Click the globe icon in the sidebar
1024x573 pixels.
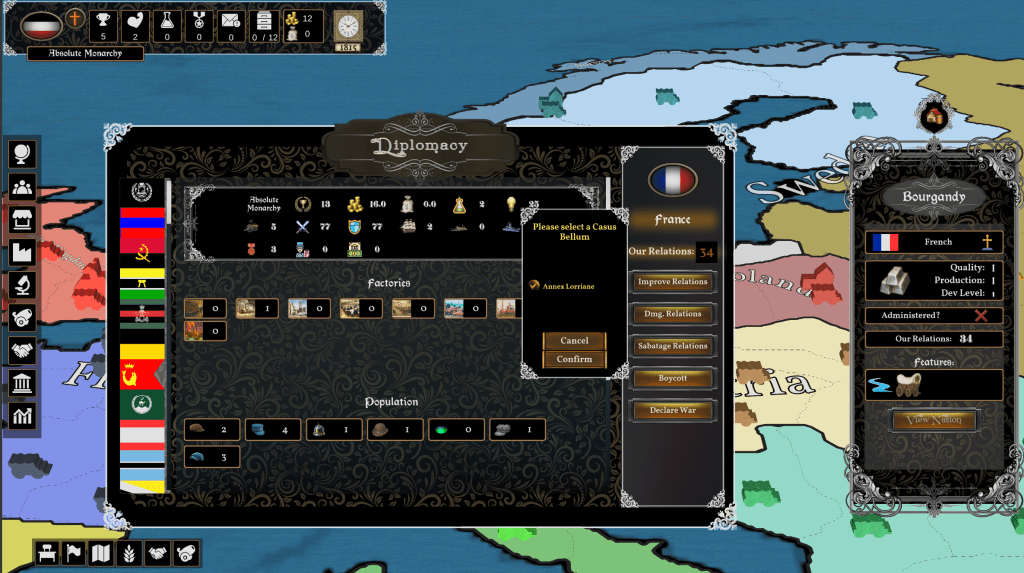click(22, 154)
